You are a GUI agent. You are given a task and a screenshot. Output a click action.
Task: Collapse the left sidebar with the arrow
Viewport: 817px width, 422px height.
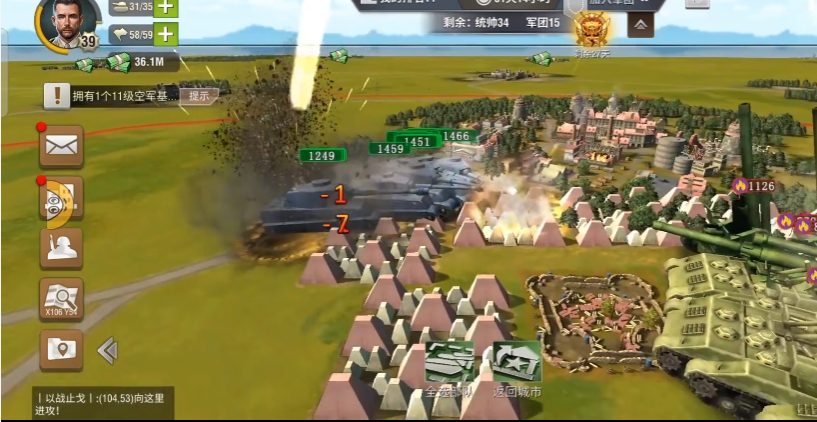tap(107, 350)
